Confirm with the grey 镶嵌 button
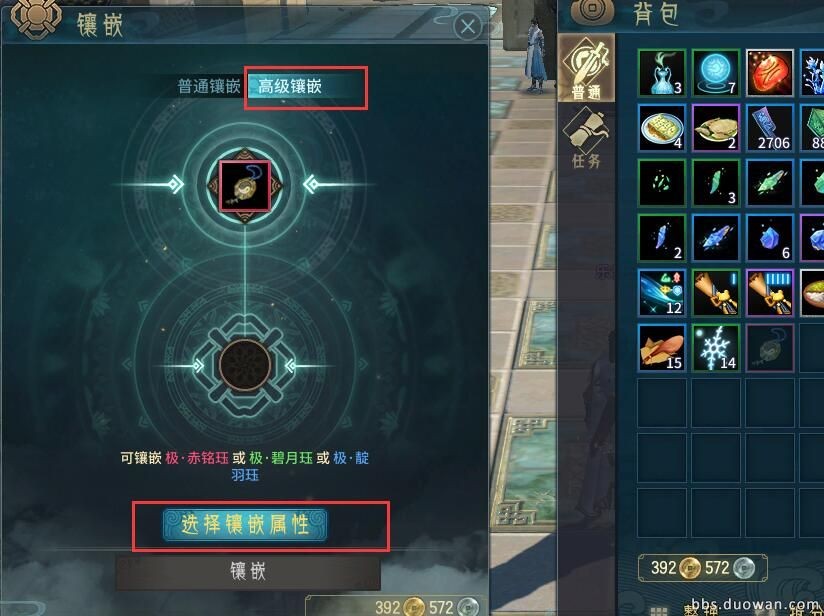The height and width of the screenshot is (616, 824). click(x=248, y=571)
